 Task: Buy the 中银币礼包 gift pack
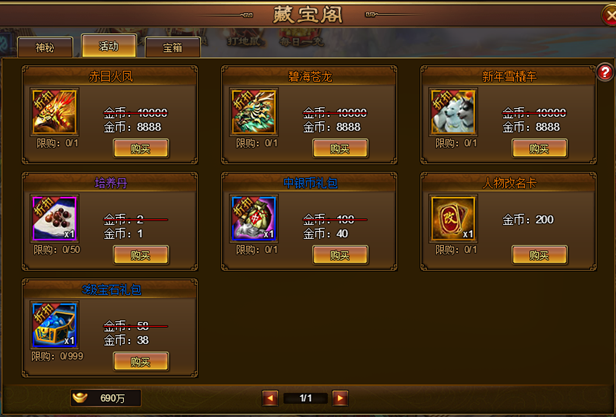point(340,254)
